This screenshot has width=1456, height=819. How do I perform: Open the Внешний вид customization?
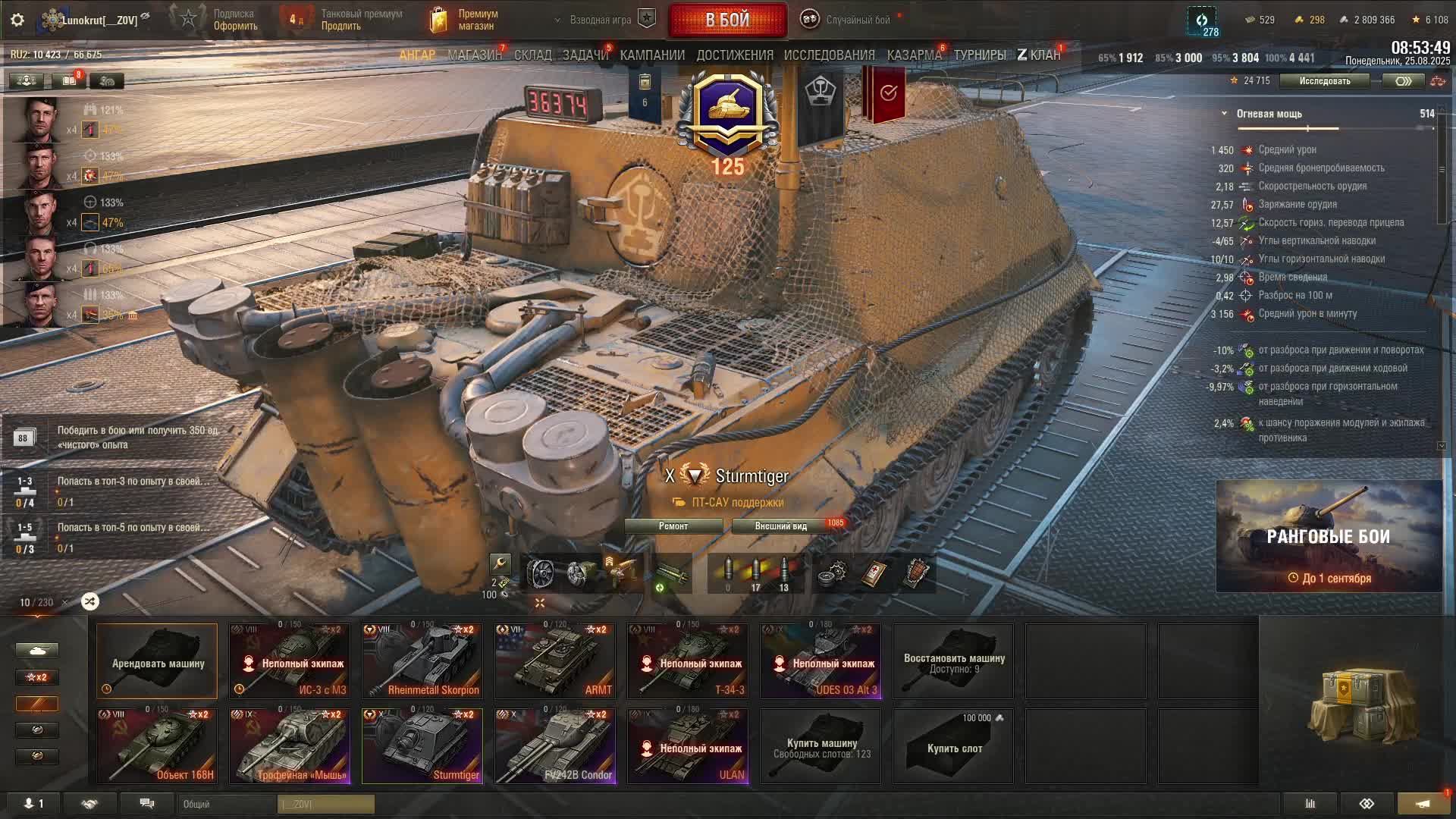[781, 526]
